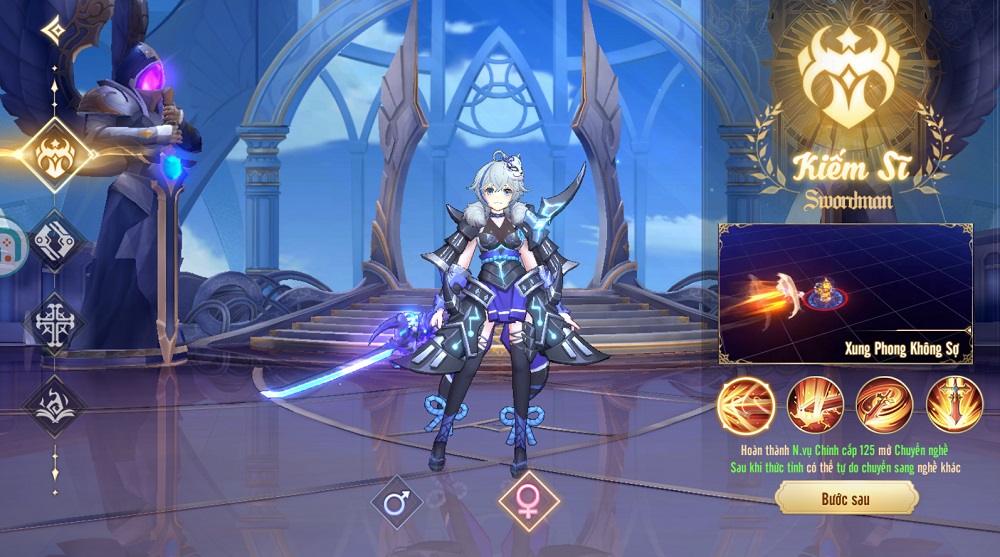1000x557 pixels.
Task: Switch to the gun class diamond icon
Action: click(55, 240)
